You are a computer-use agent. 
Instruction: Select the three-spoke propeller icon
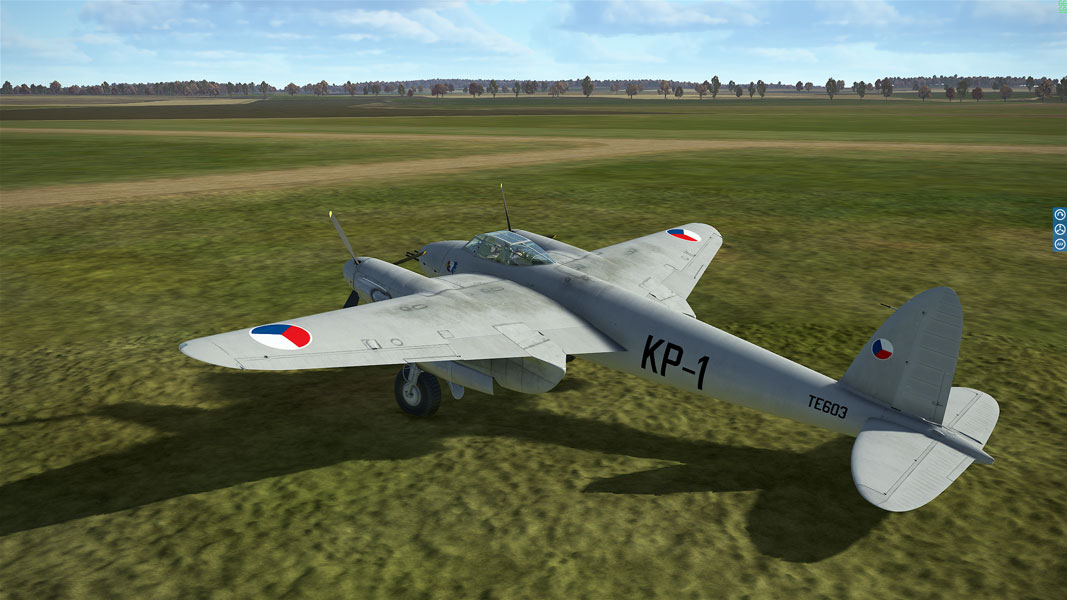click(1059, 229)
